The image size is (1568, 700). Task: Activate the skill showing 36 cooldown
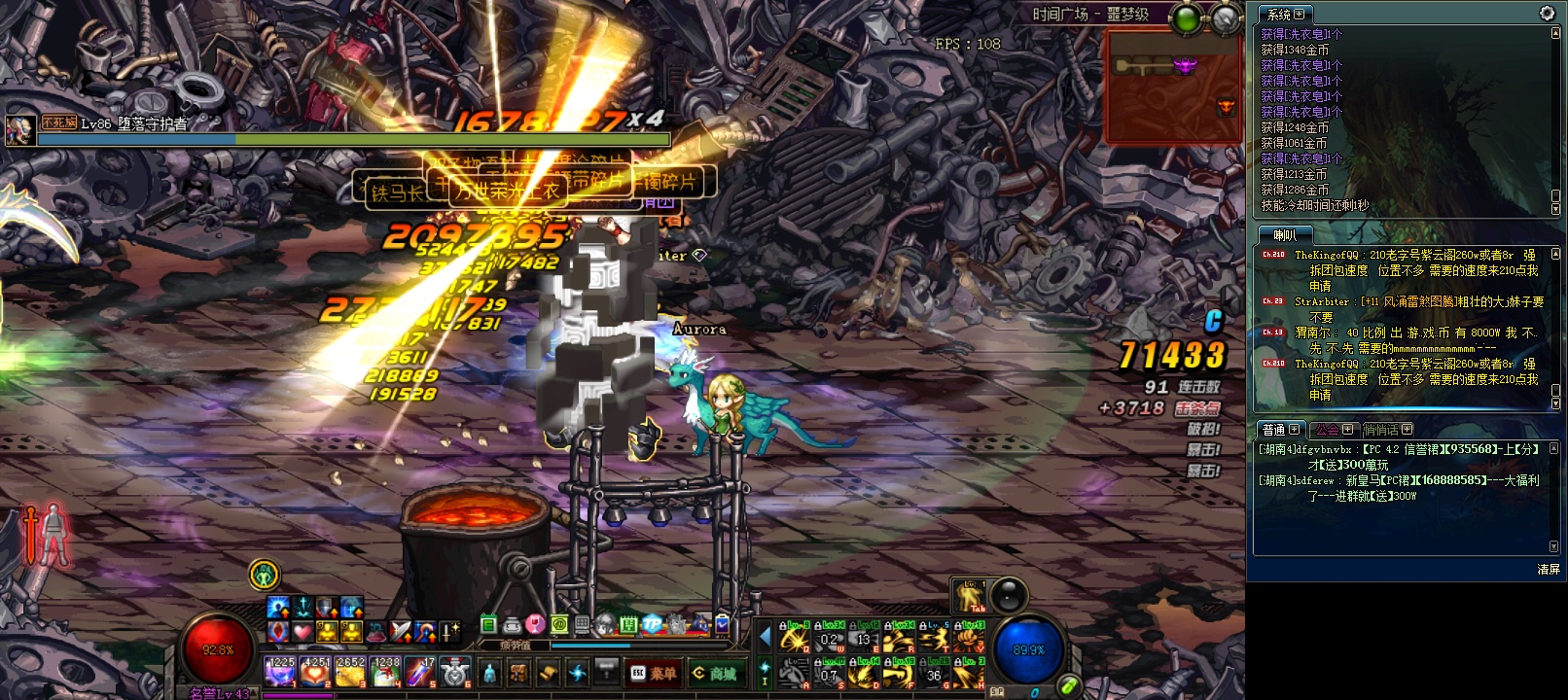(935, 672)
